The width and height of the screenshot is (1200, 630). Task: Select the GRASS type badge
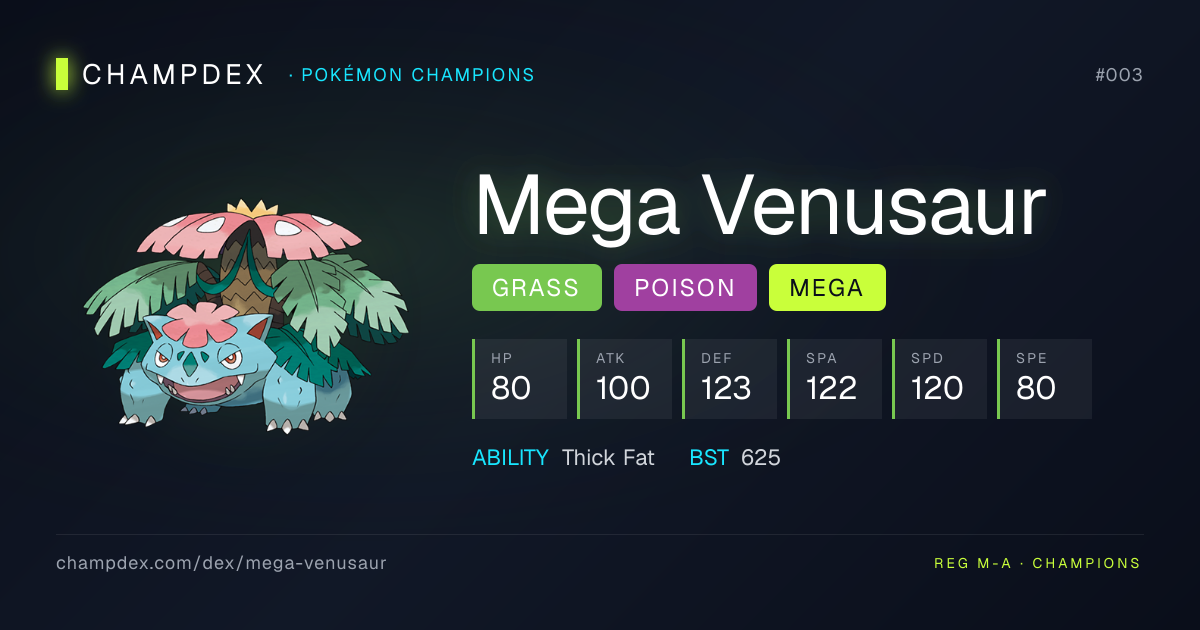(536, 288)
